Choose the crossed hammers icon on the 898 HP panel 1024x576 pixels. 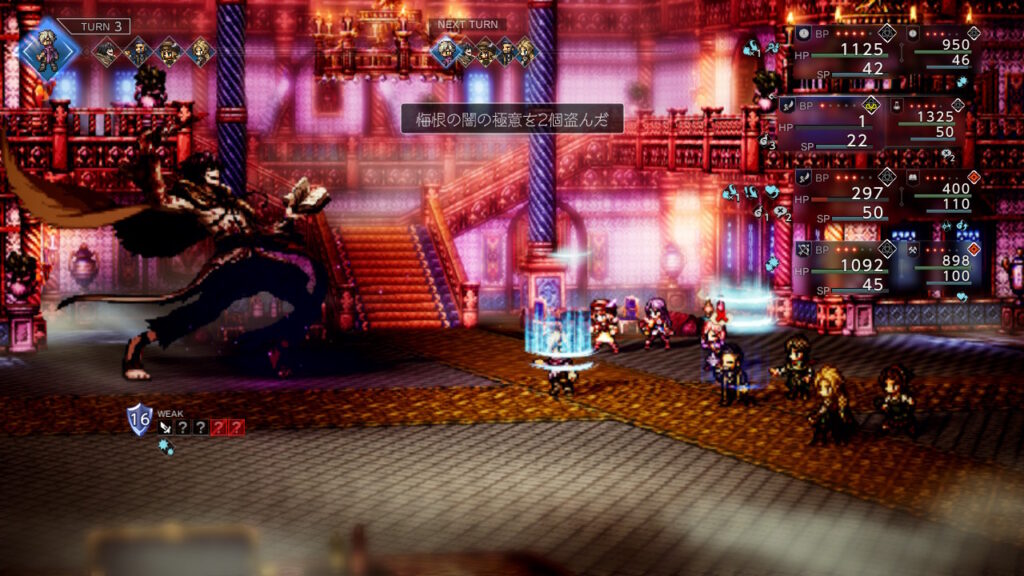tap(913, 247)
